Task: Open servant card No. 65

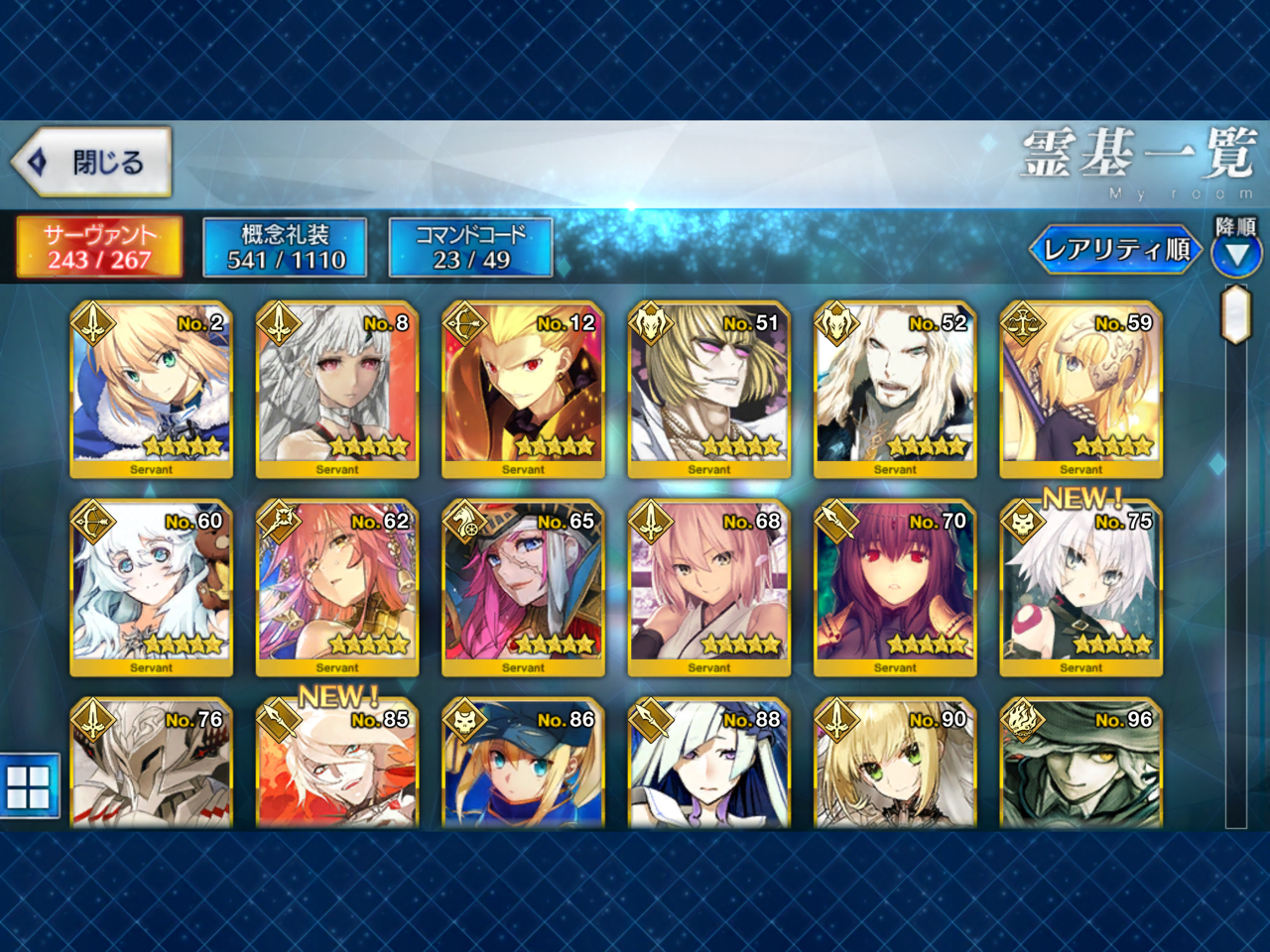Action: click(x=523, y=587)
